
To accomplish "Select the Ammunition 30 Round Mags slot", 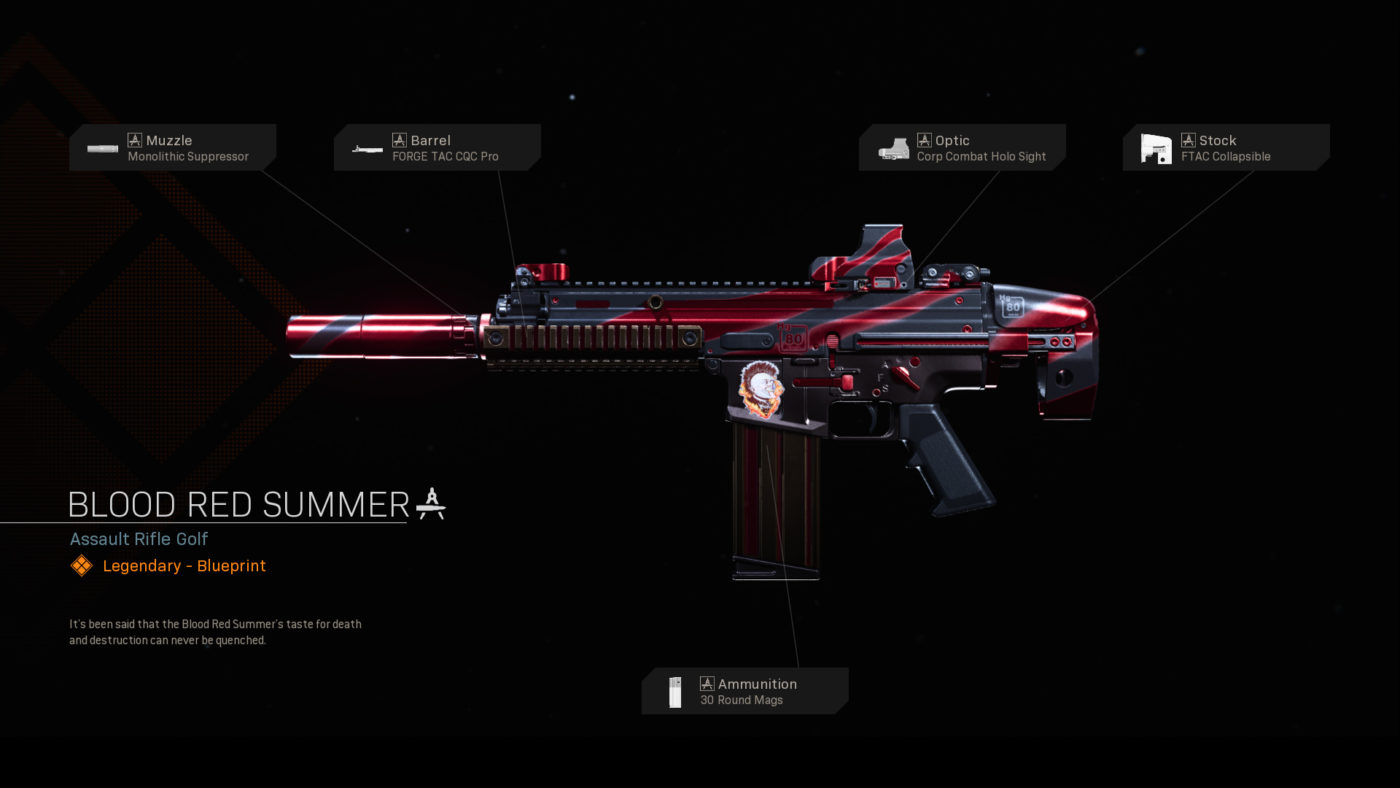I will [744, 691].
